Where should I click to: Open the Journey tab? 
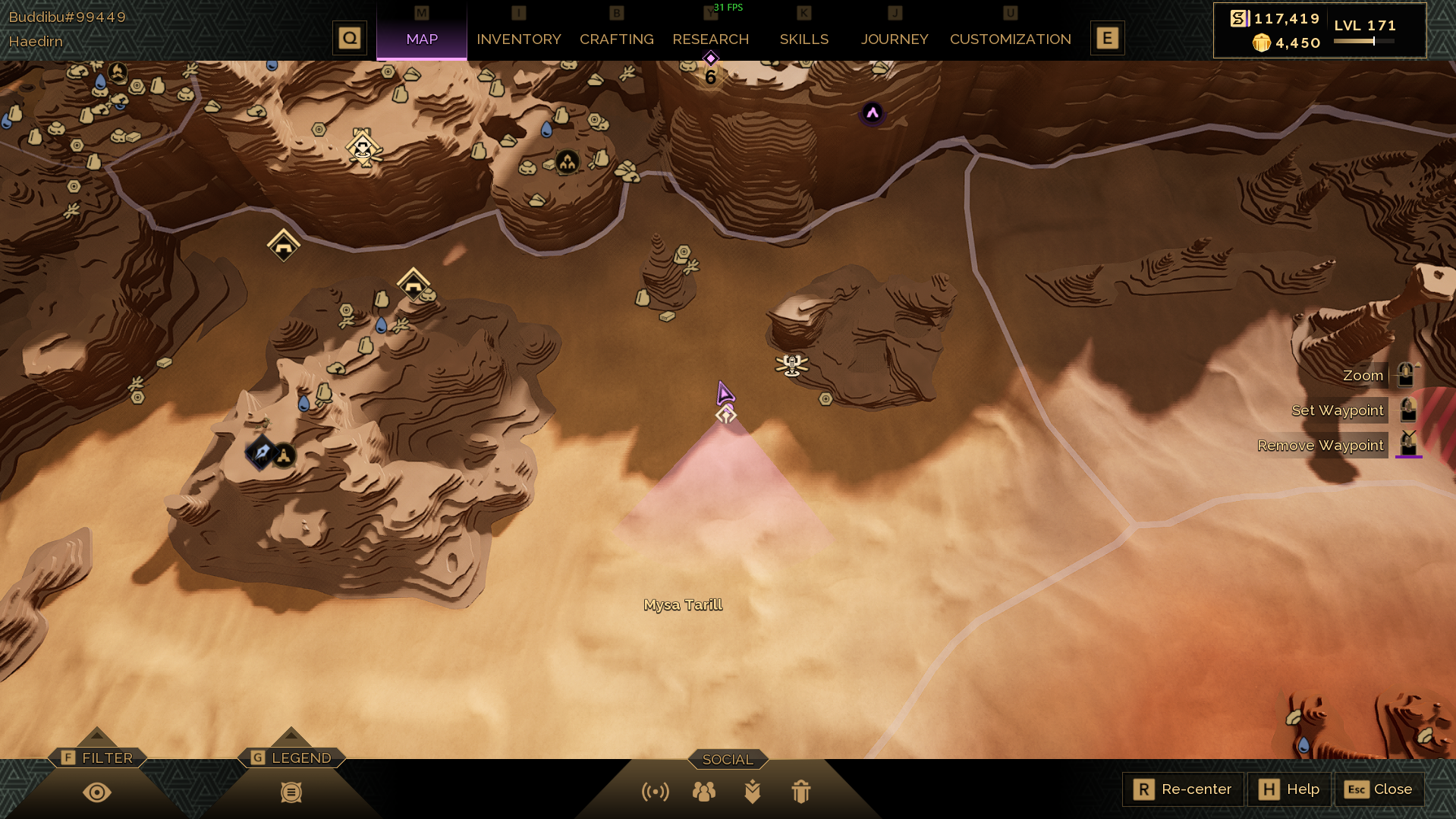894,39
